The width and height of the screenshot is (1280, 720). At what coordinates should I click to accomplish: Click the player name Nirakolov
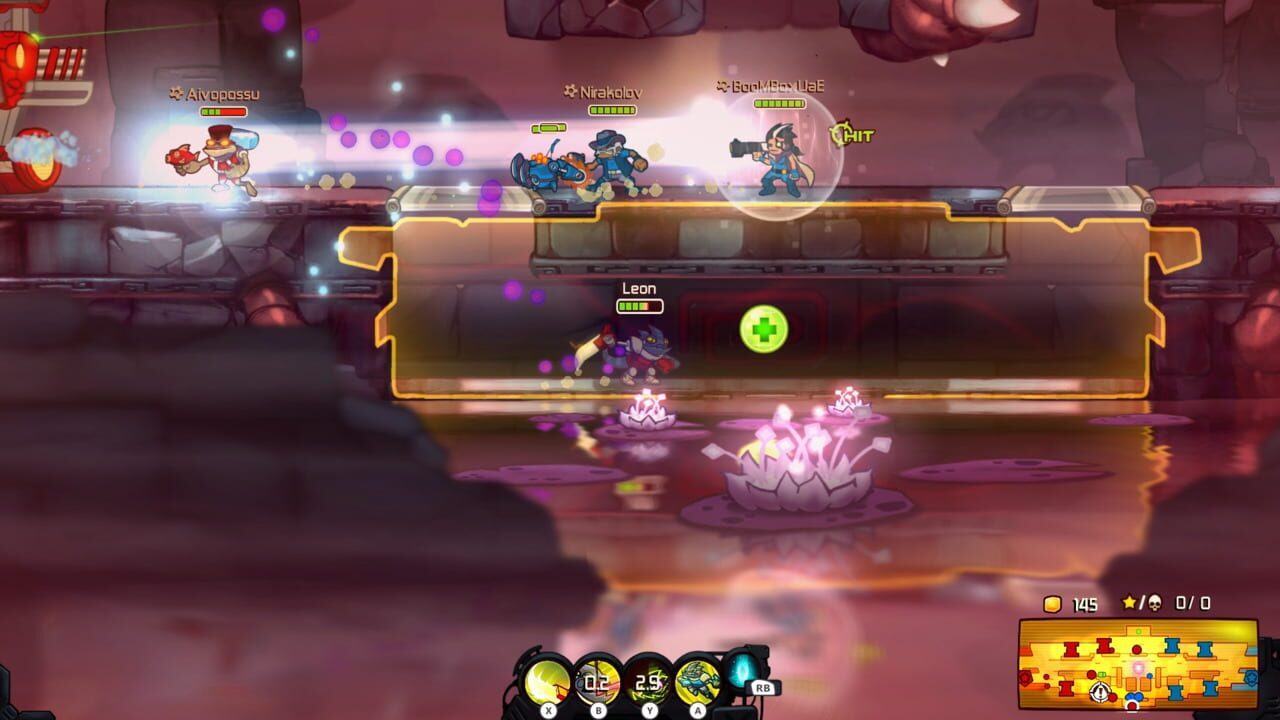pyautogui.click(x=608, y=91)
